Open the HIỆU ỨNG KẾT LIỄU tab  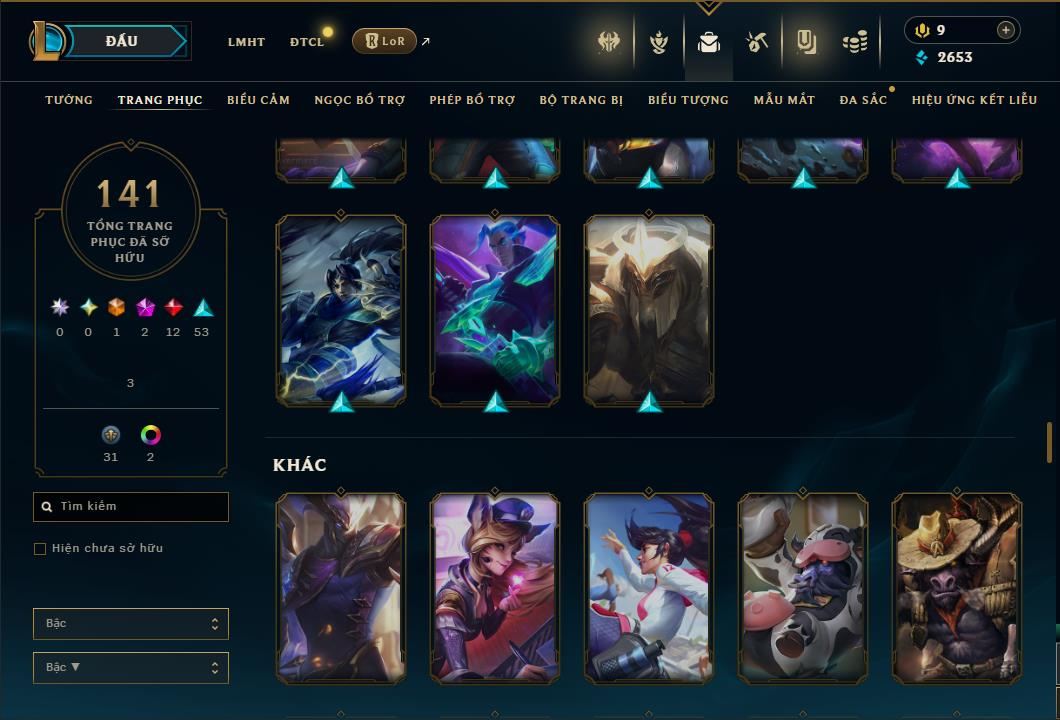pyautogui.click(x=974, y=100)
